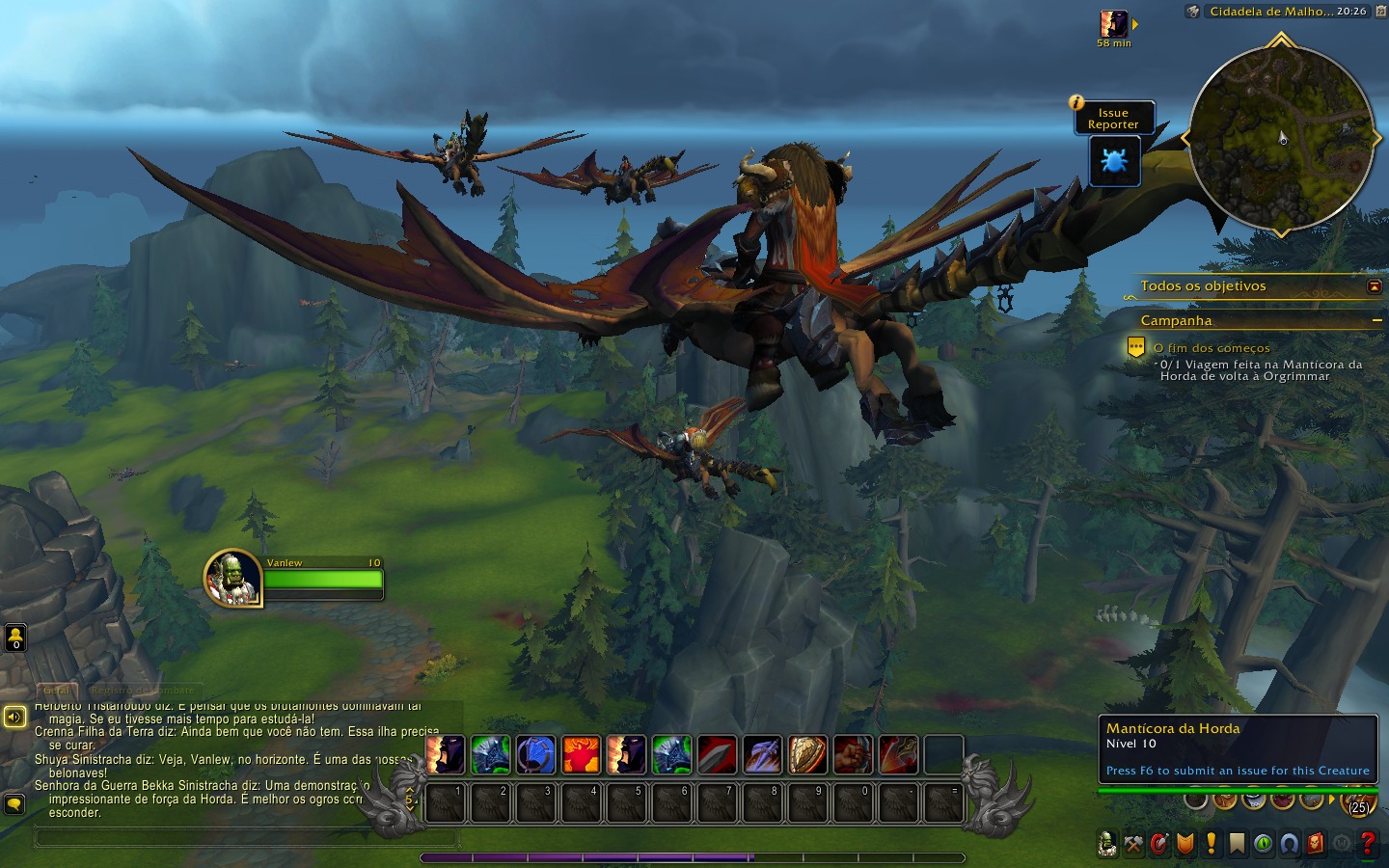Minimize the Campanha quest section
Viewport: 1389px width, 868px height.
pyautogui.click(x=1376, y=320)
